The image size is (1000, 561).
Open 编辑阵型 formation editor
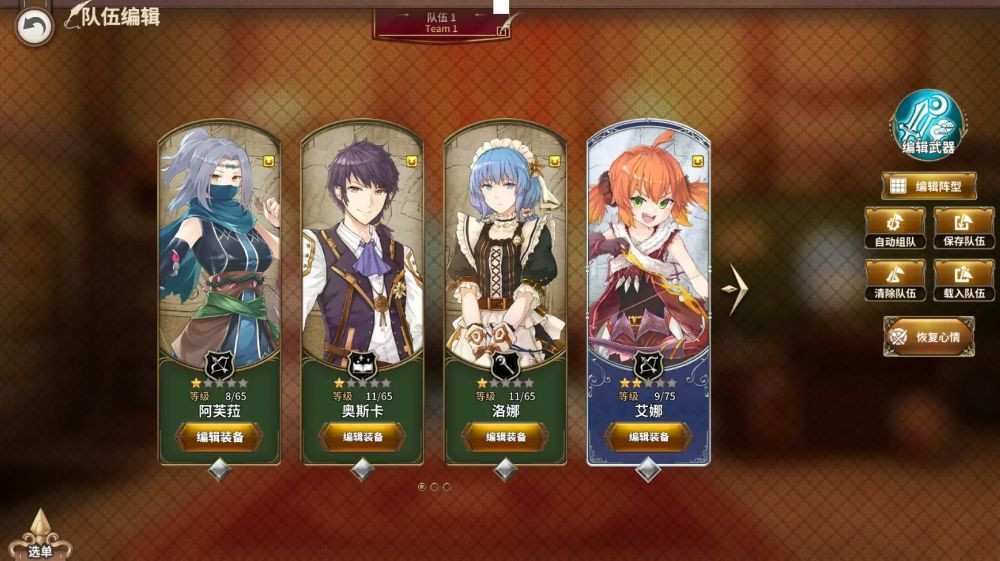(x=929, y=186)
